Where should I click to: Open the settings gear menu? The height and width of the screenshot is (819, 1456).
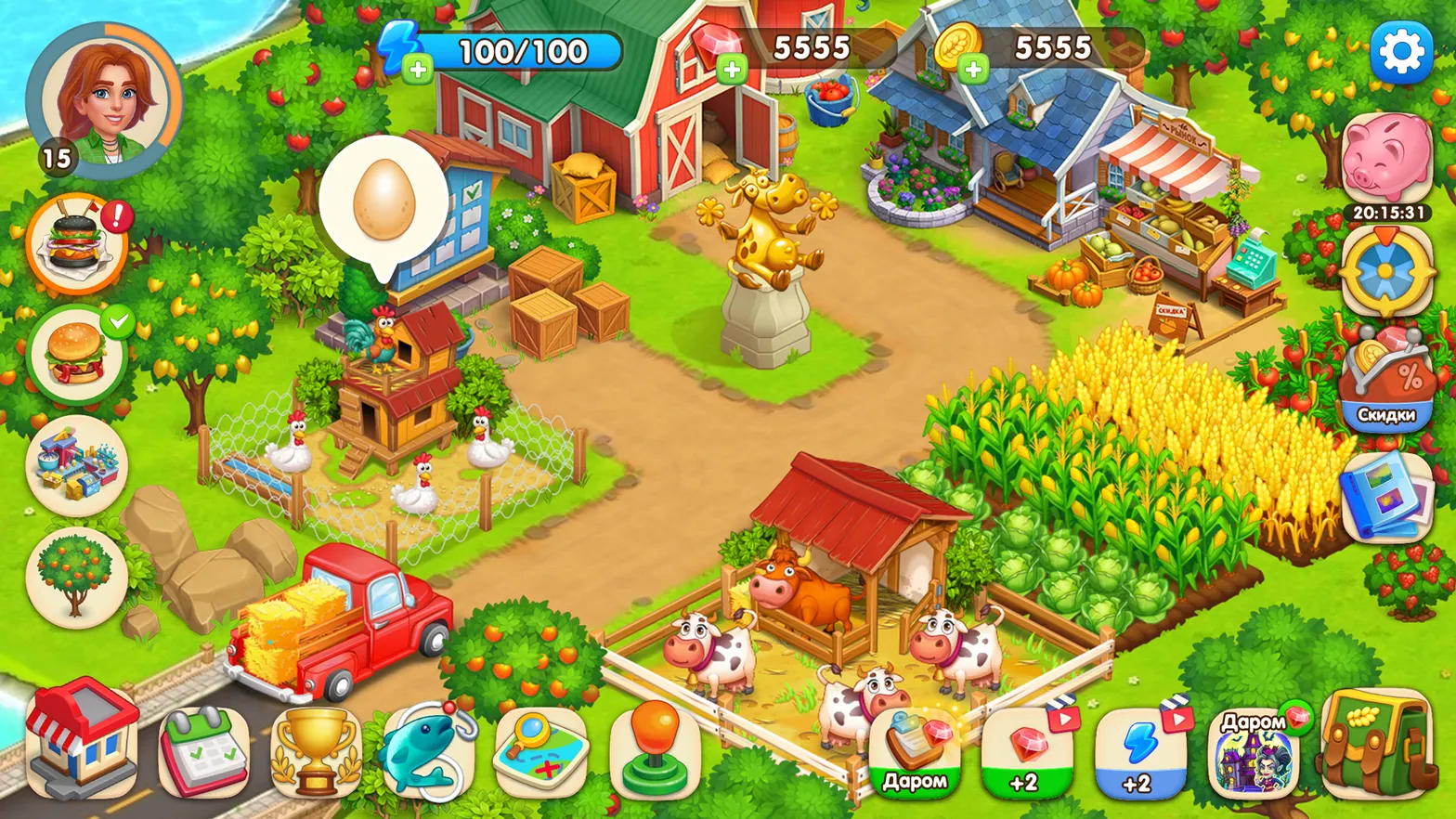tap(1400, 51)
